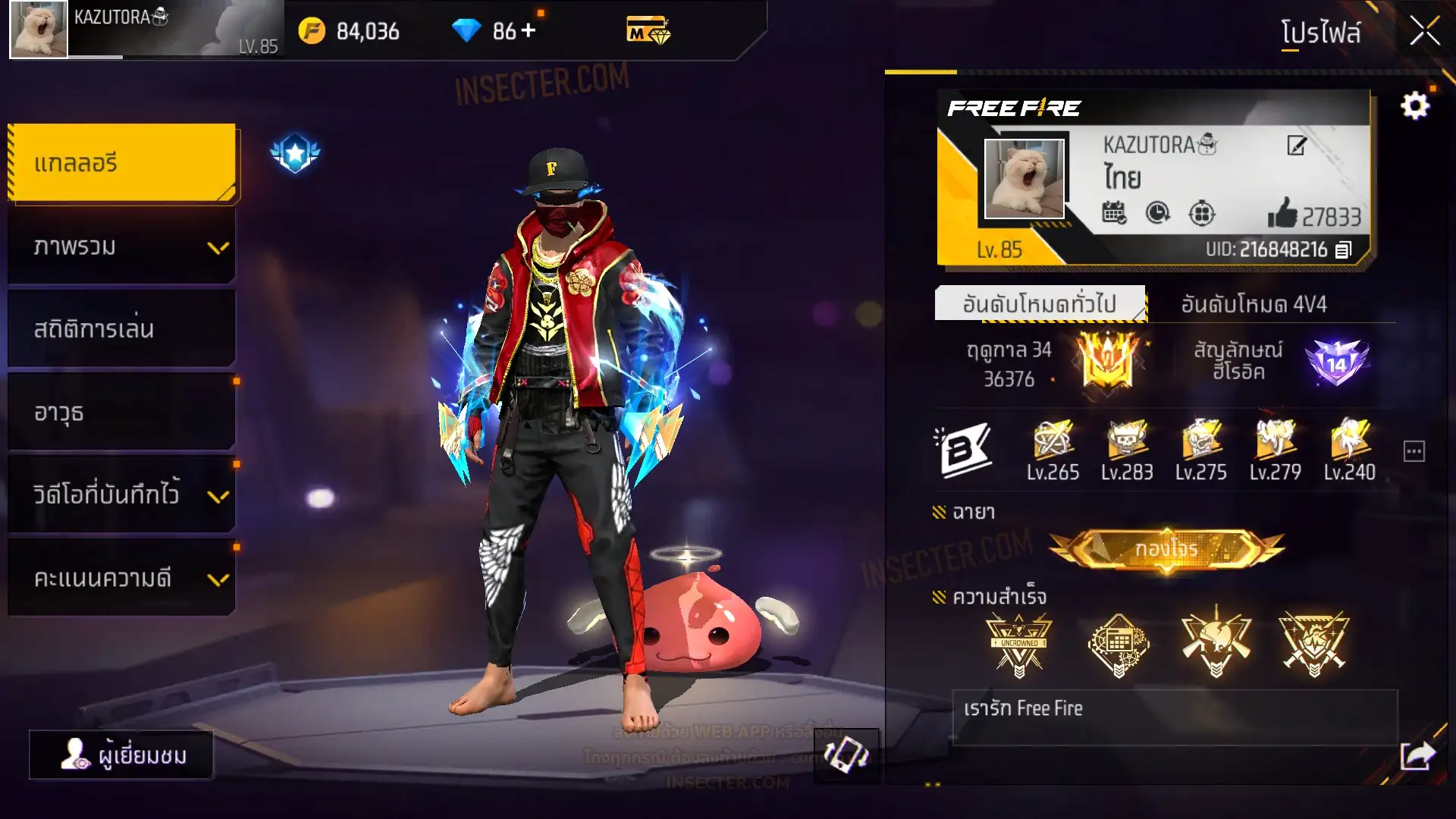Select the อันดับโหมดทั่วไป general rank tab
Screen dimensions: 1456x819
pos(1039,305)
